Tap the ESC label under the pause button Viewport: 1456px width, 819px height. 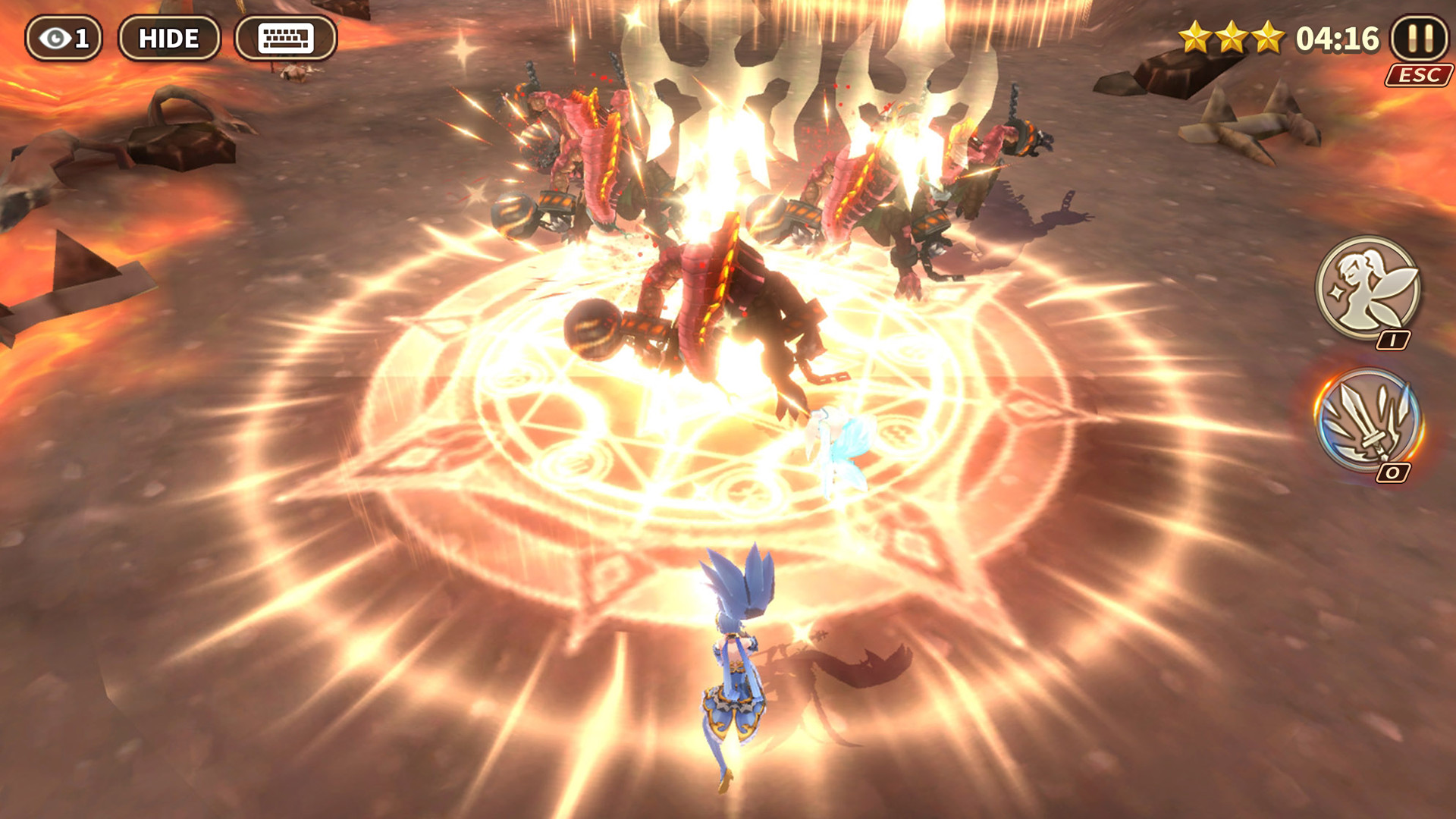(1421, 74)
